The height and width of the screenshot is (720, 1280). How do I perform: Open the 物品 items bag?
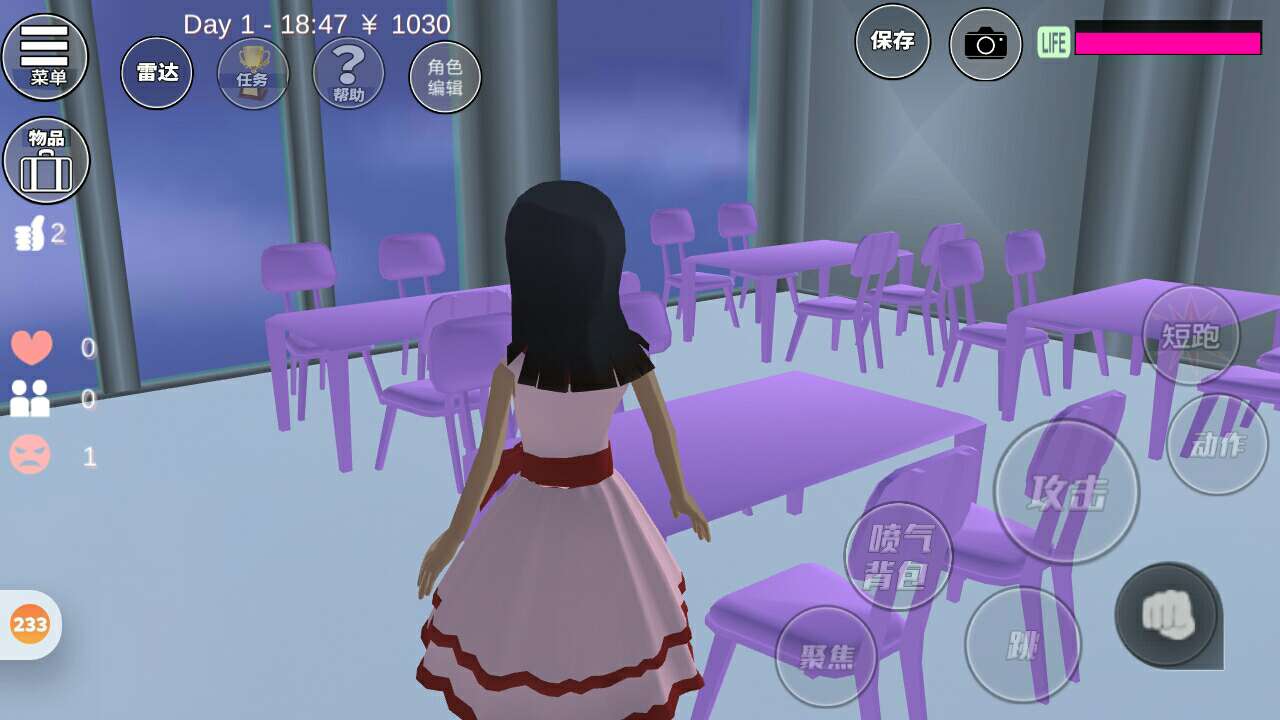(46, 160)
